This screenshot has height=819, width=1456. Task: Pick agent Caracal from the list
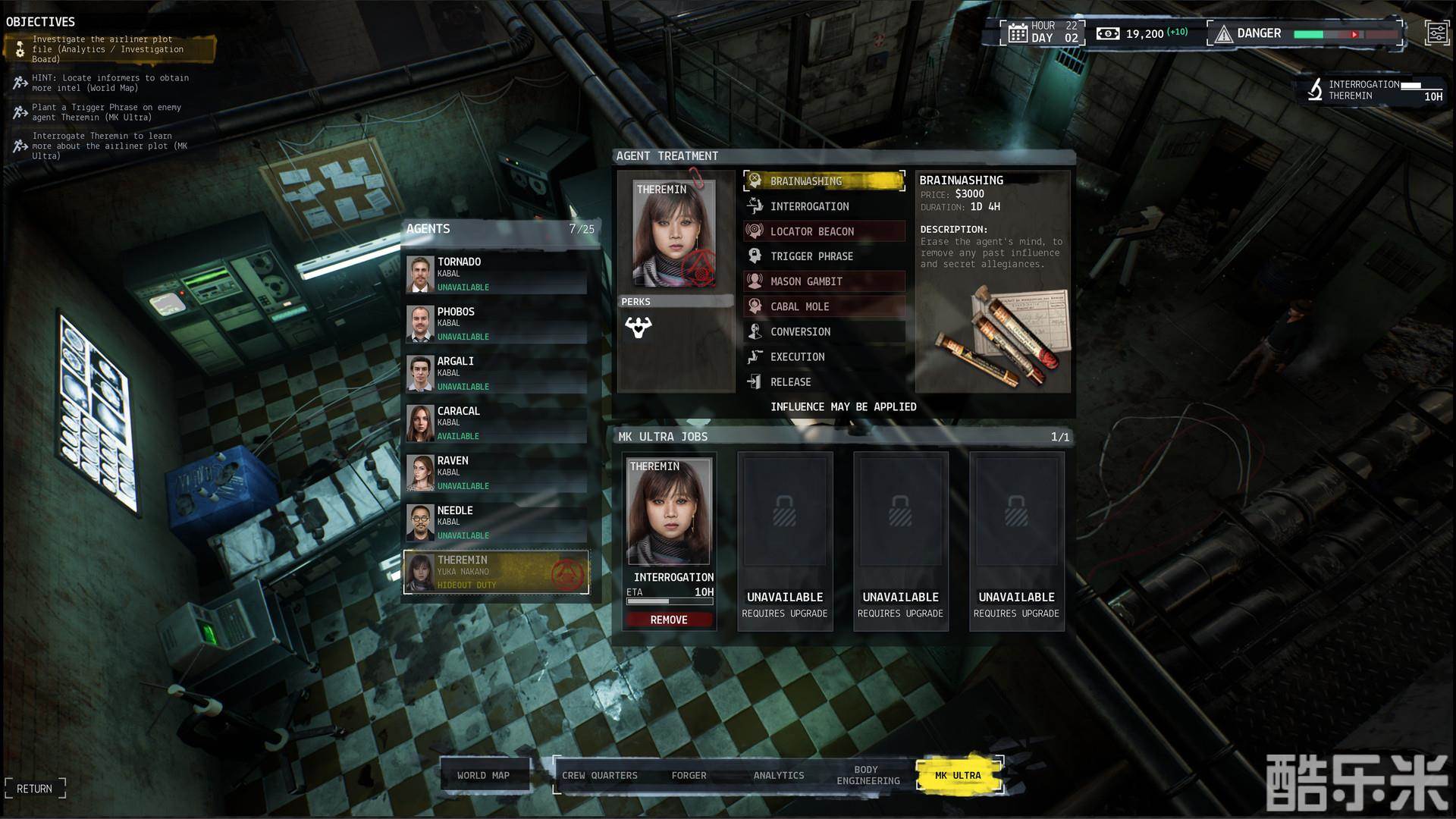[x=497, y=423]
